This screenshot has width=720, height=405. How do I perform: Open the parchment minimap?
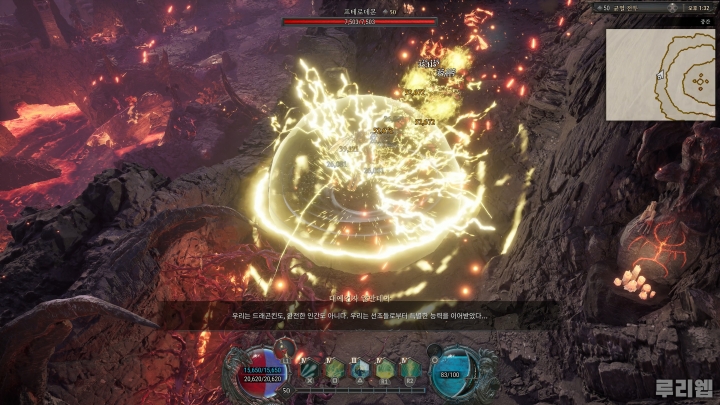[661, 68]
